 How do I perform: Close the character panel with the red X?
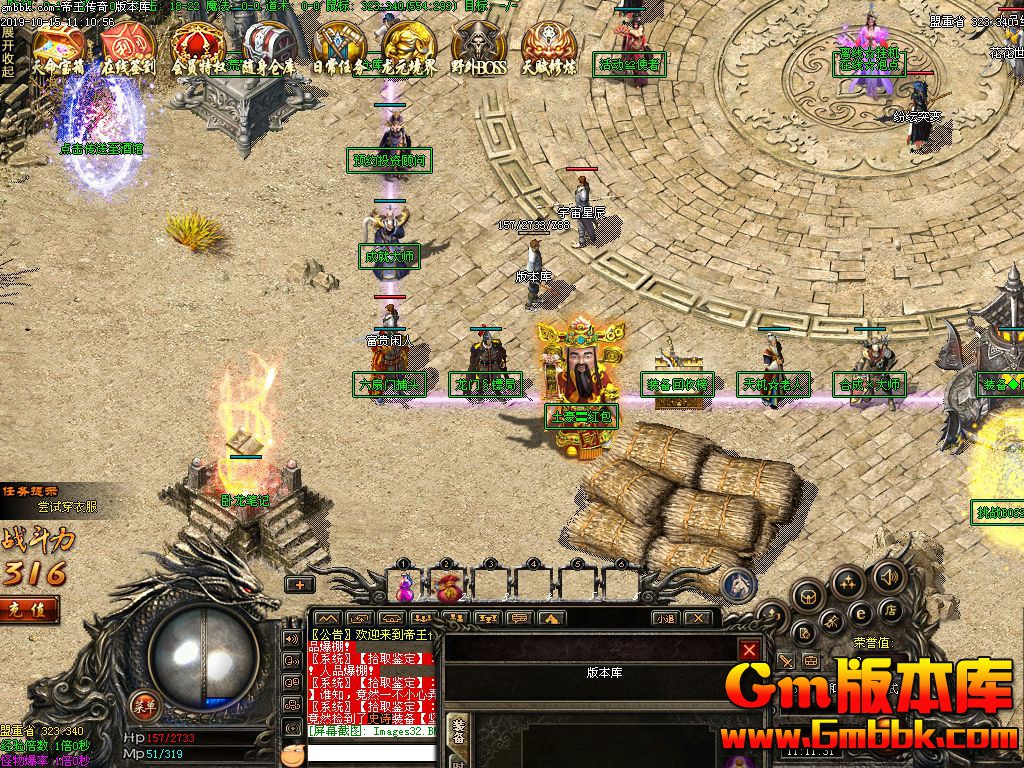[x=749, y=651]
